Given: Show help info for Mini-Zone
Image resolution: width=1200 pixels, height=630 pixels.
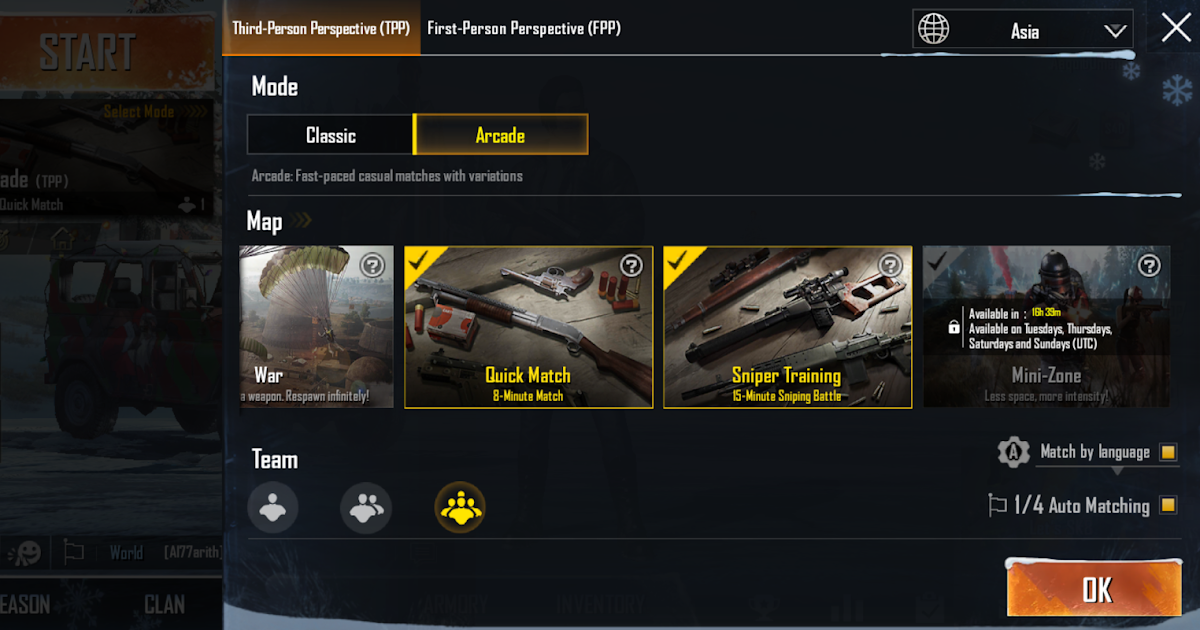Looking at the screenshot, I should pos(1149,265).
